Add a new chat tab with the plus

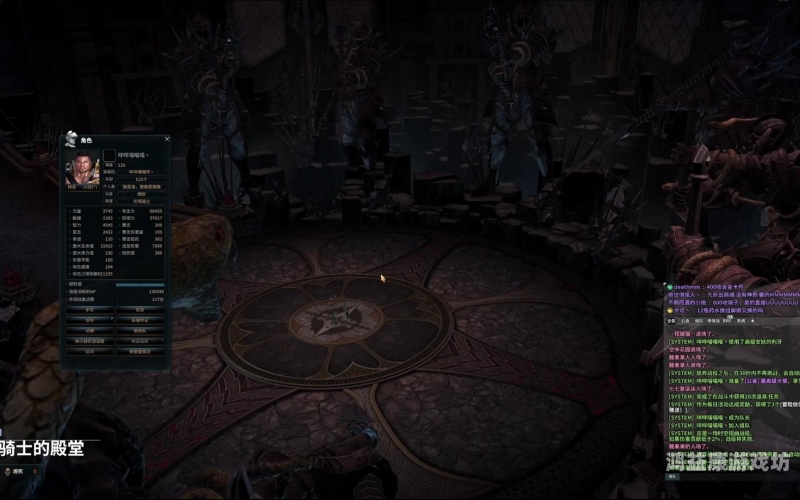click(x=752, y=321)
